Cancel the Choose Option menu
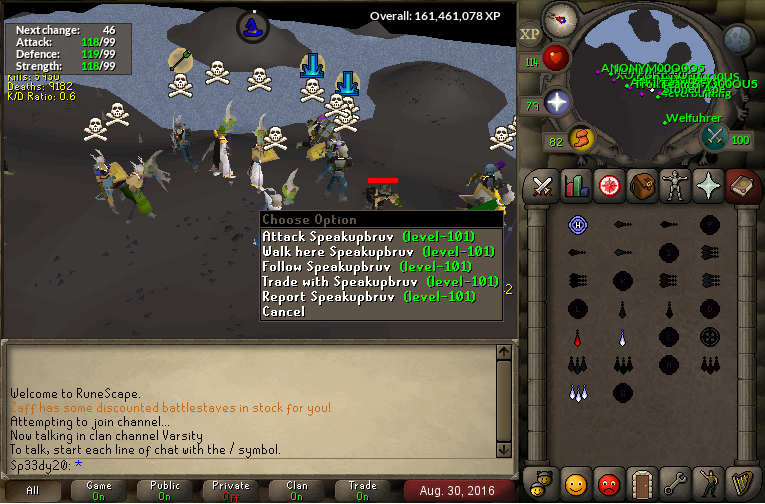This screenshot has width=765, height=504. [x=284, y=312]
